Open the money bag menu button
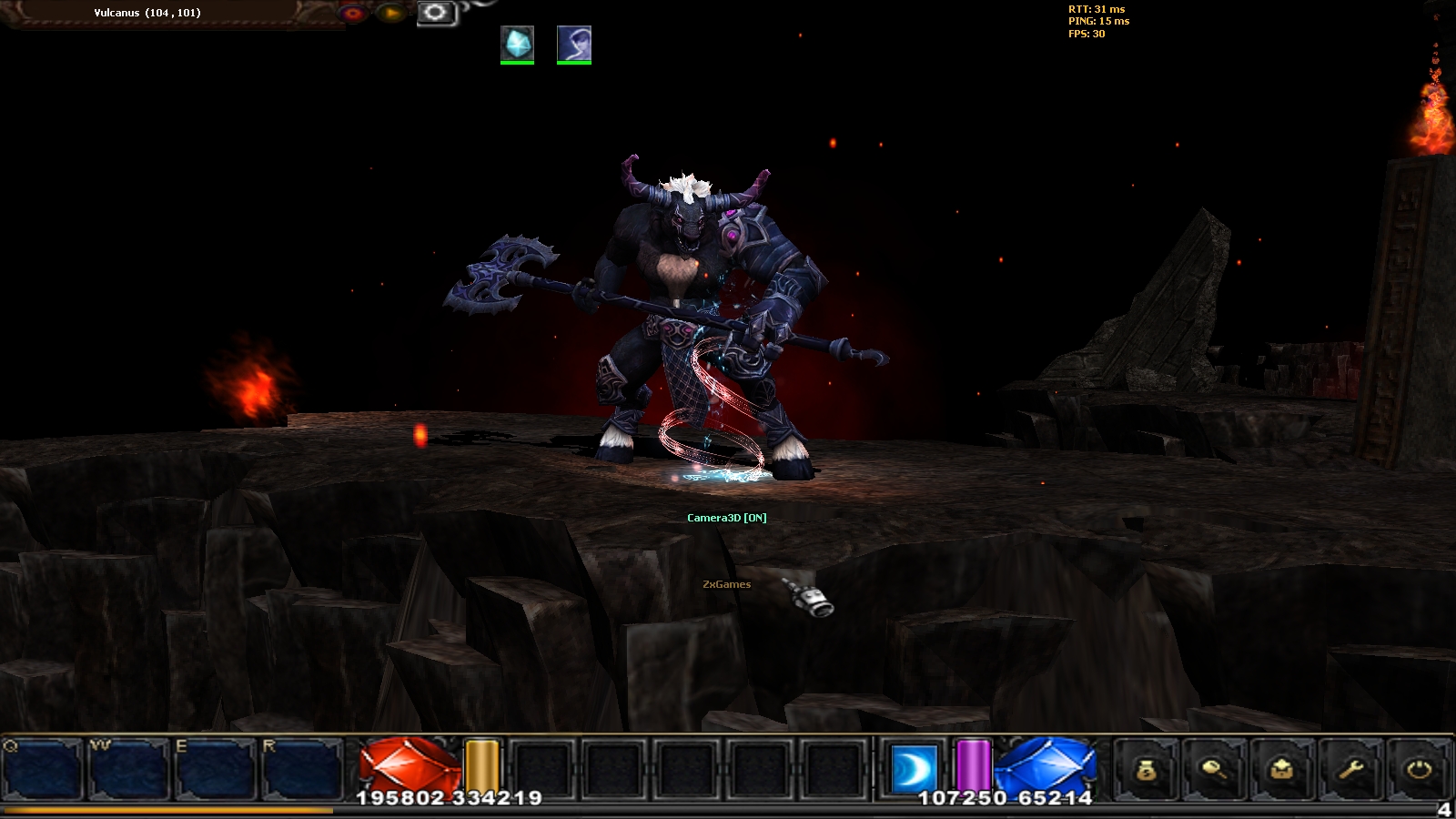The height and width of the screenshot is (819, 1456). click(1147, 770)
